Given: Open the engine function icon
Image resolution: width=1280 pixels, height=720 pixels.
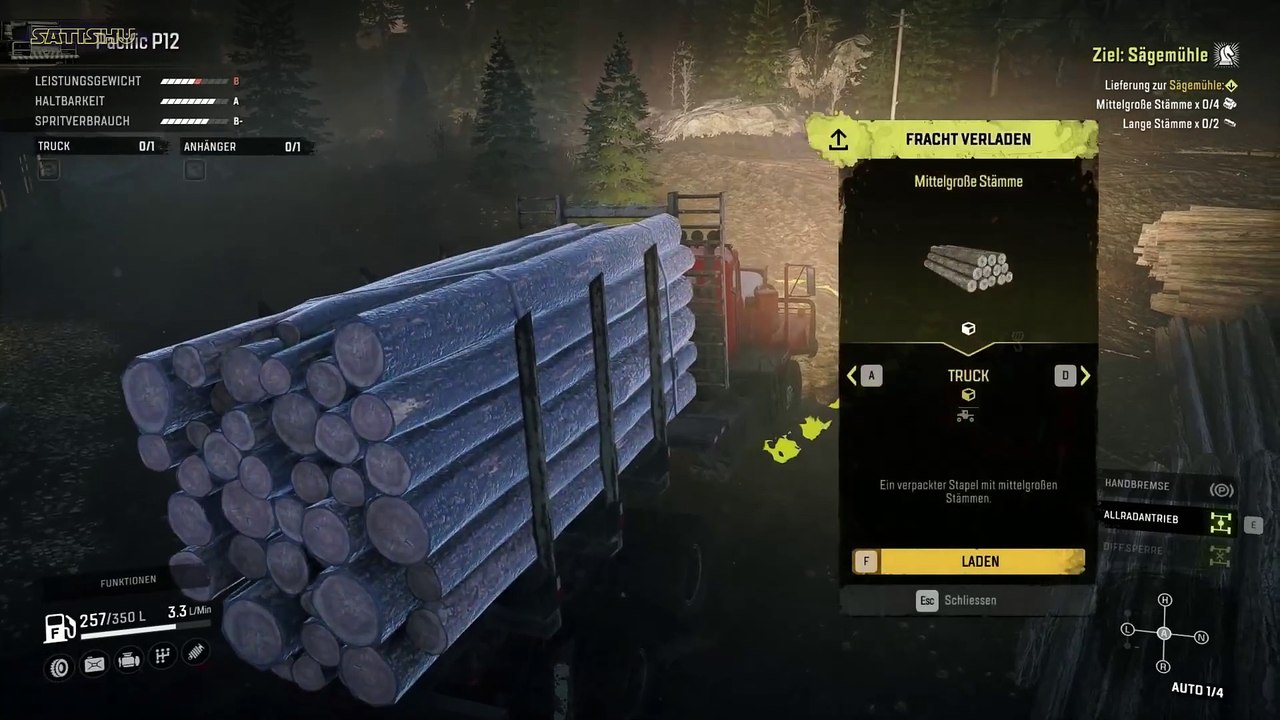Looking at the screenshot, I should tap(128, 660).
